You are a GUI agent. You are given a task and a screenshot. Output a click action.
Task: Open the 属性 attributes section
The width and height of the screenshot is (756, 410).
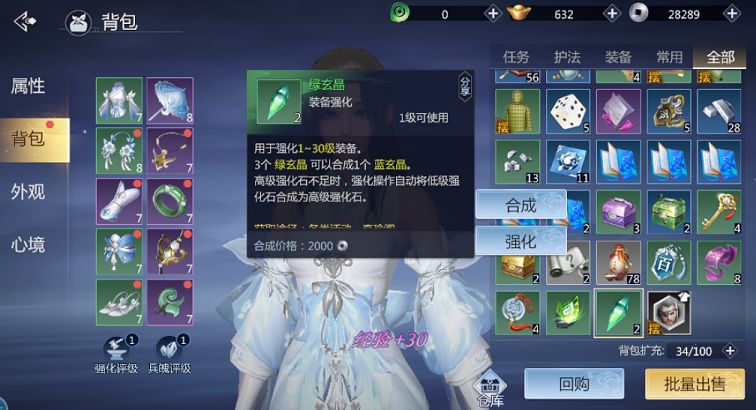(28, 86)
